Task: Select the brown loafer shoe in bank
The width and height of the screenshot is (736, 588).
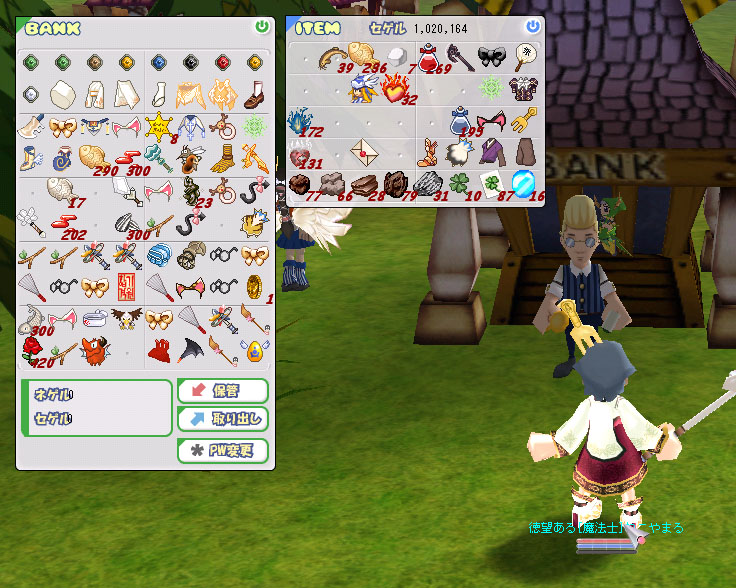Action: 253,95
